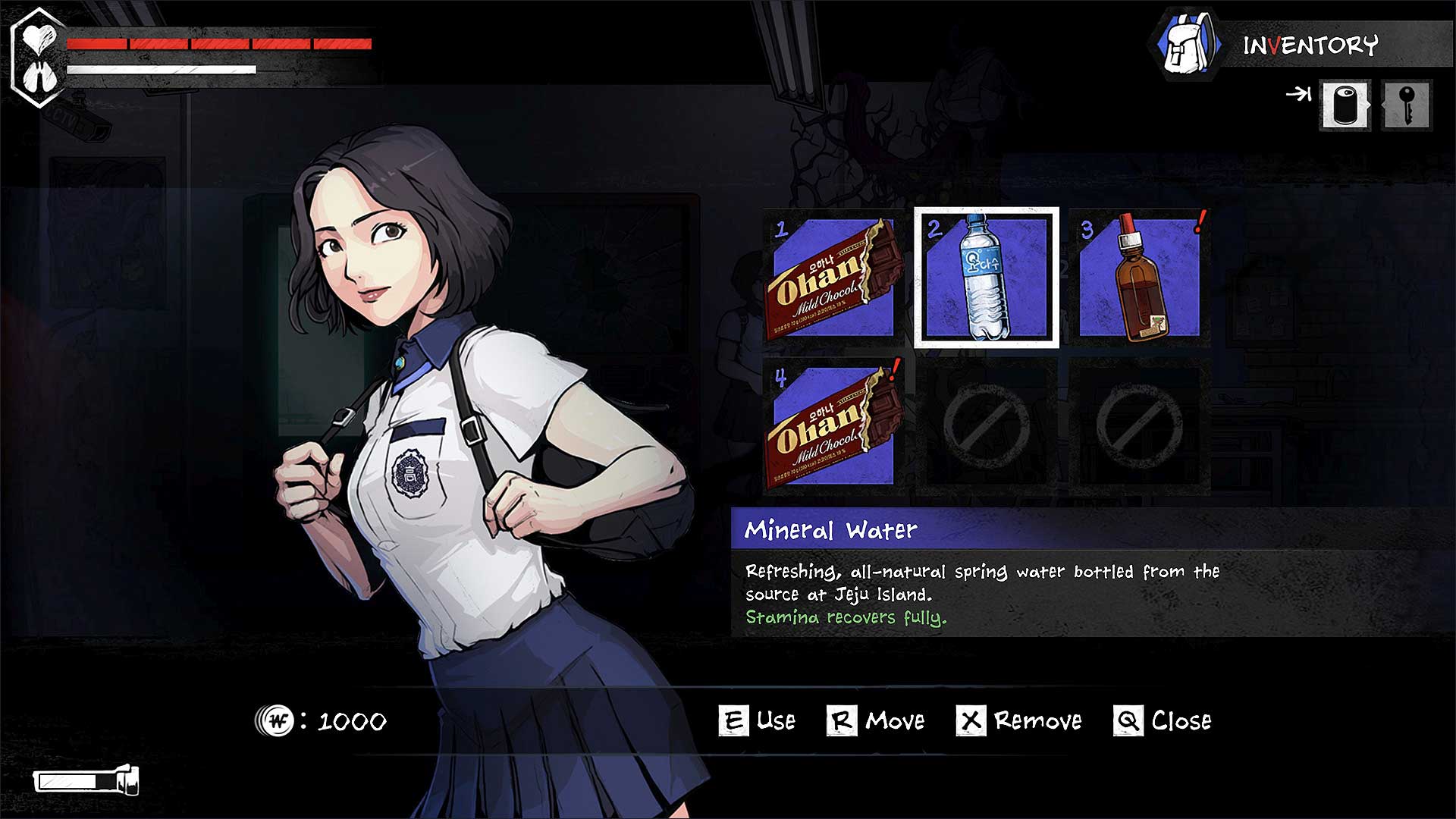Screen dimensions: 1456x819
Task: Choose the brown dropper bottle in slot 3
Action: pyautogui.click(x=1139, y=278)
